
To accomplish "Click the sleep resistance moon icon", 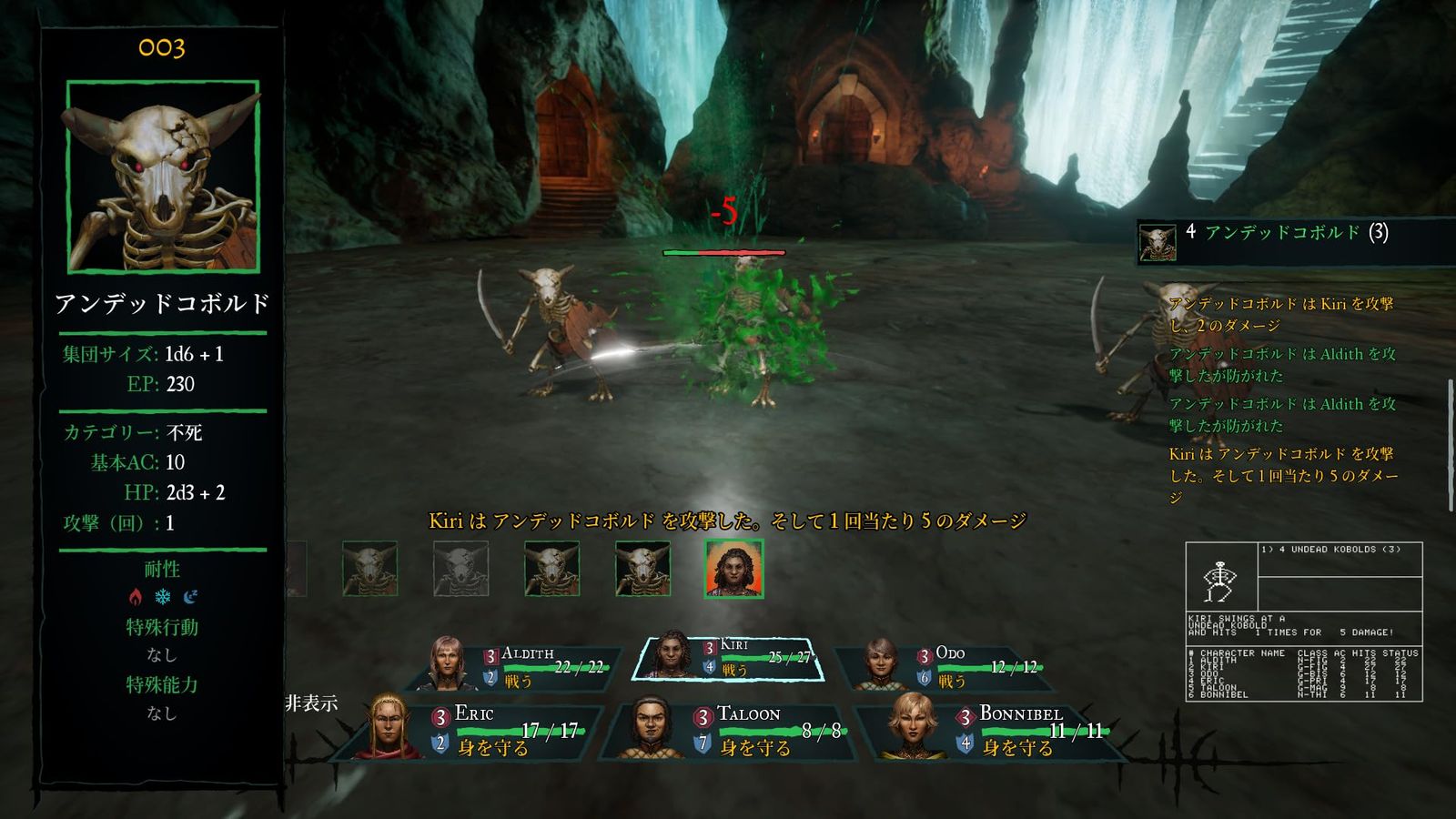I will pyautogui.click(x=190, y=597).
